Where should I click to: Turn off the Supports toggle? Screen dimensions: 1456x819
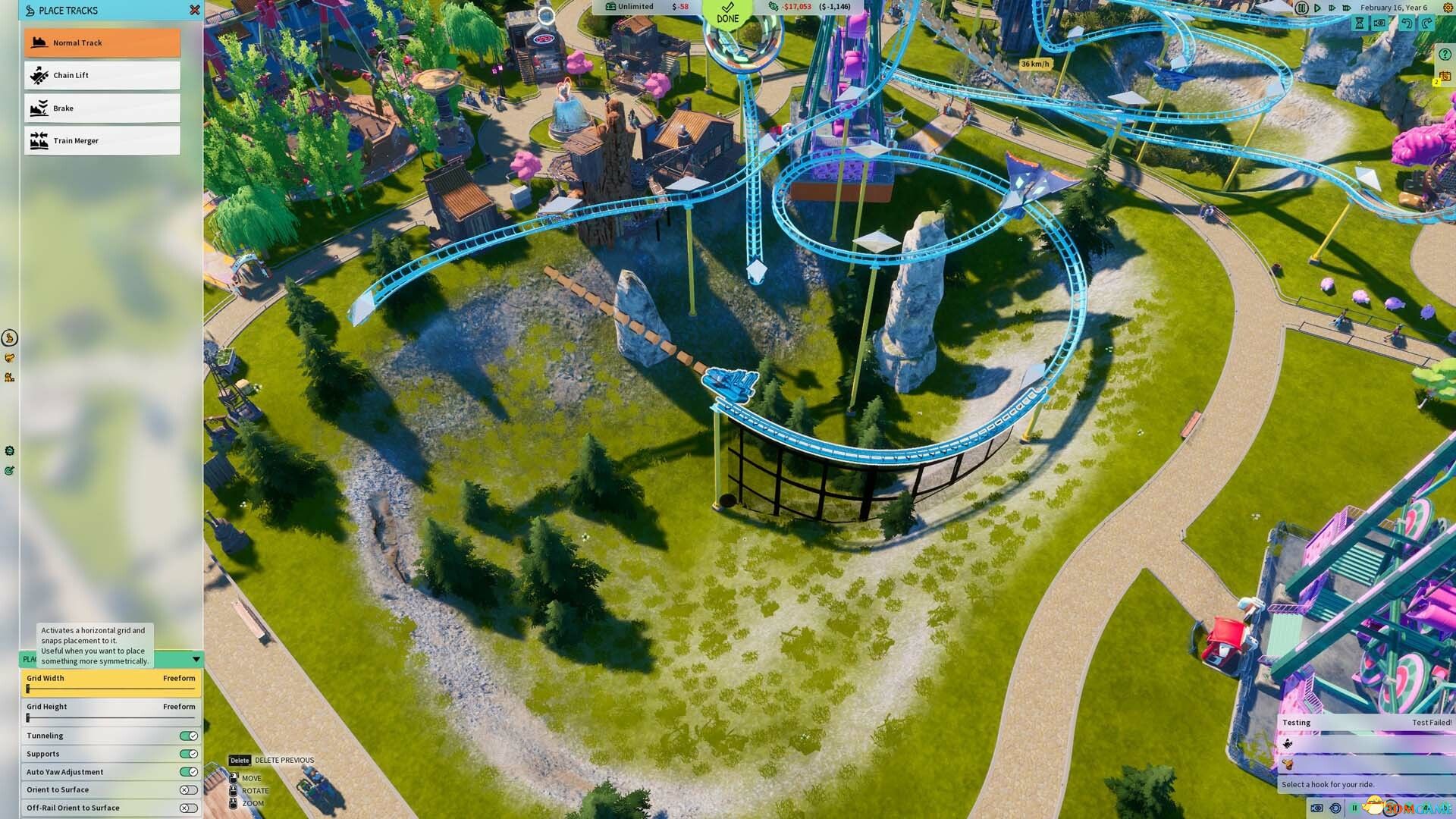click(188, 753)
